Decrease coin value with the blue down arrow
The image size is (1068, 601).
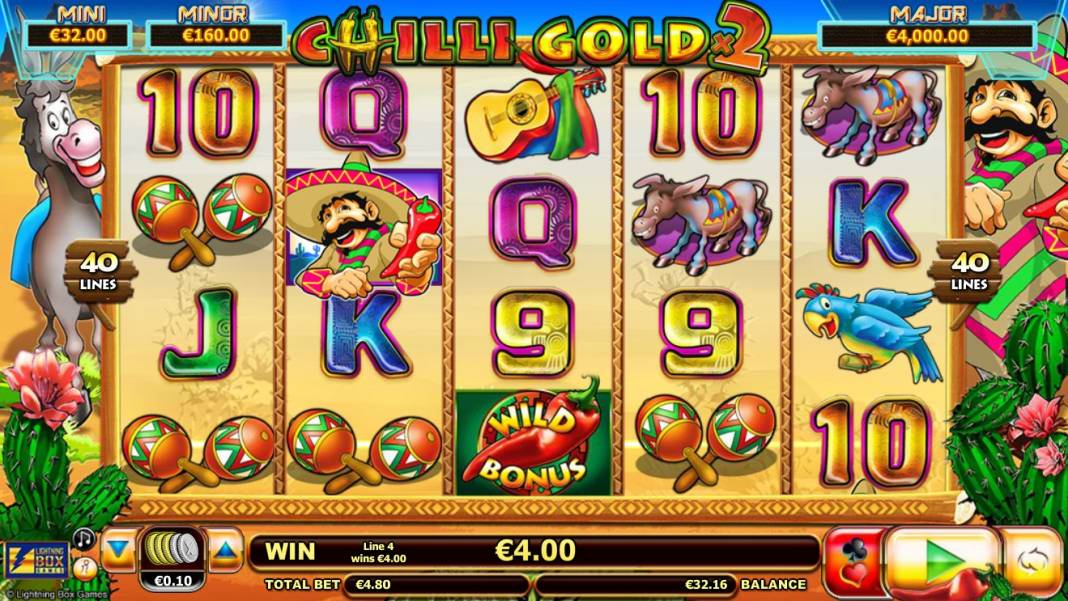[x=119, y=551]
